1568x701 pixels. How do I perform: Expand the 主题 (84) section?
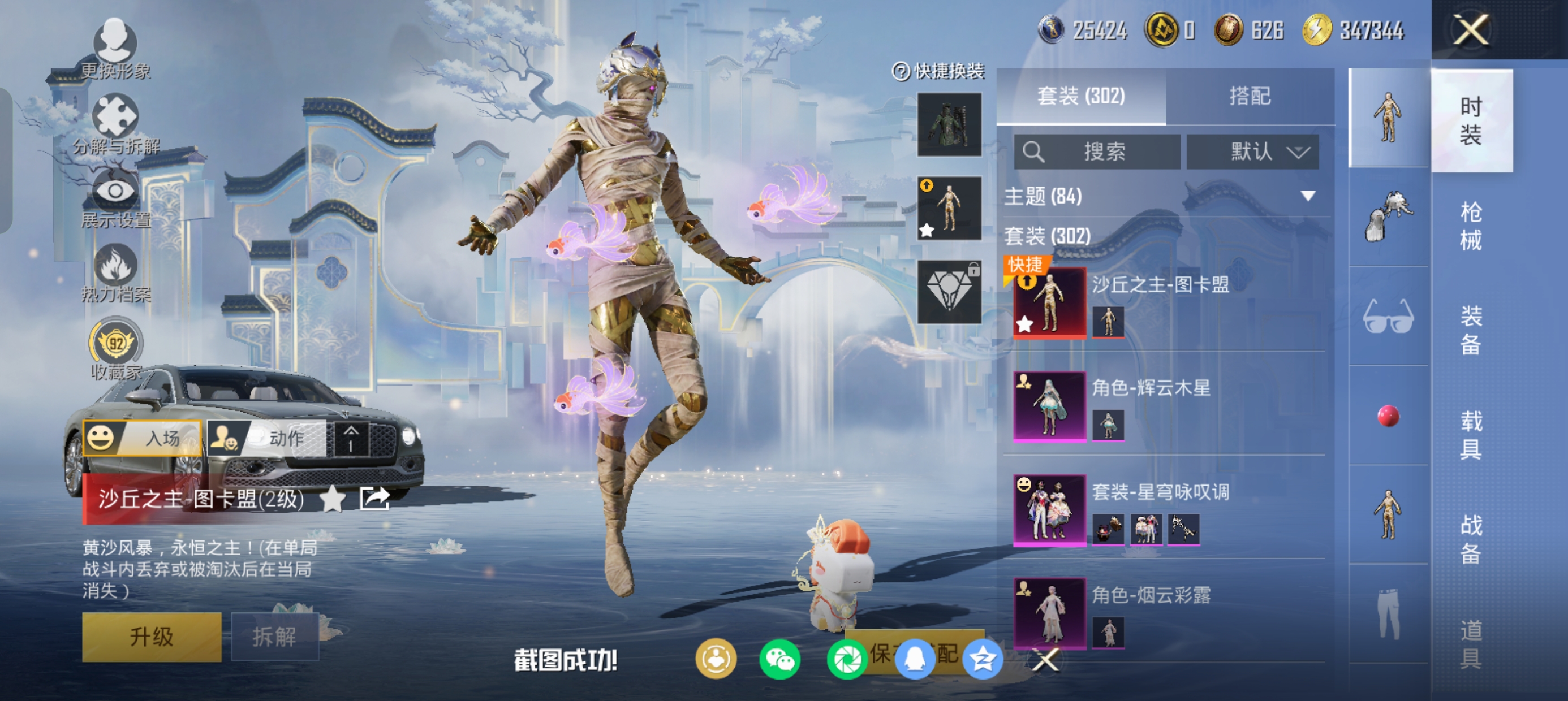pyautogui.click(x=1307, y=196)
